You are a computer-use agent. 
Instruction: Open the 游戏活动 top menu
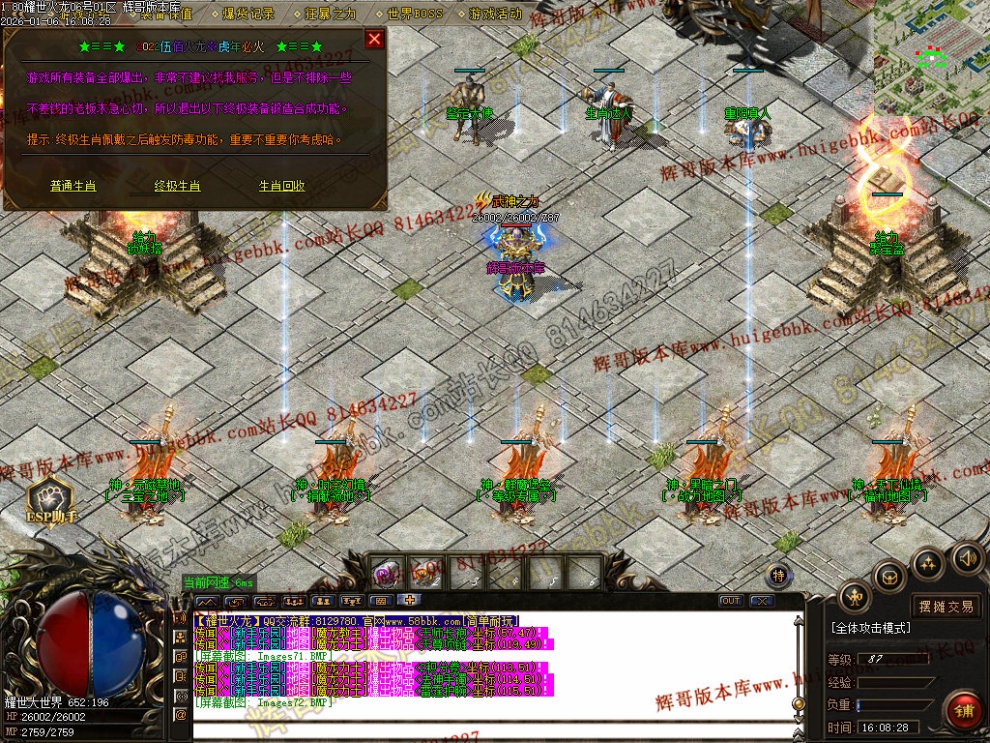pyautogui.click(x=495, y=14)
